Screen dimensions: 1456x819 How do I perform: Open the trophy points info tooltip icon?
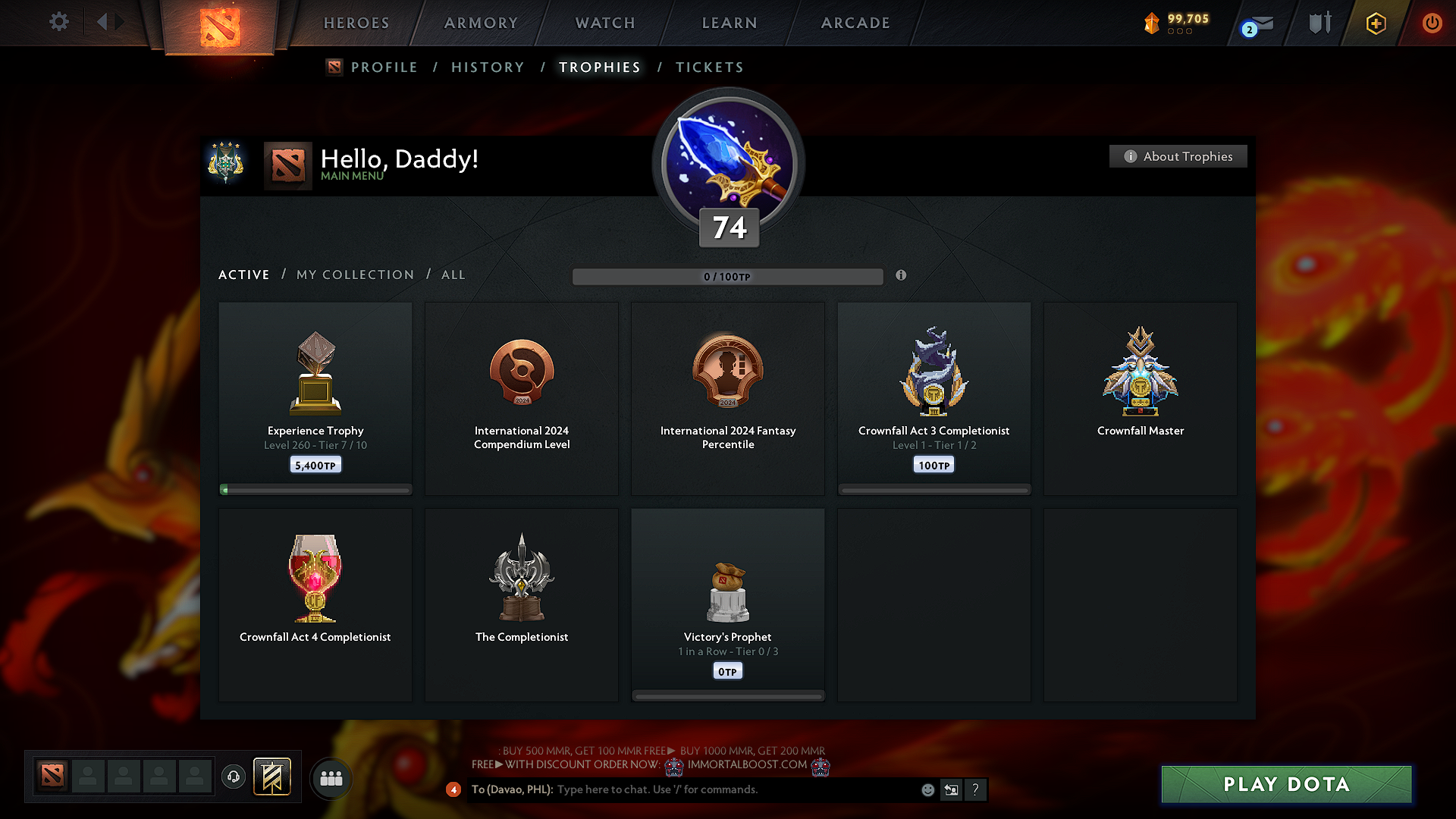pyautogui.click(x=902, y=276)
